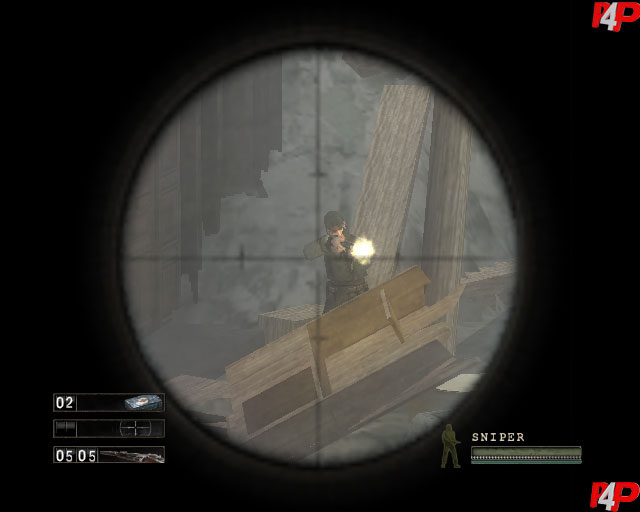Image resolution: width=640 pixels, height=512 pixels.
Task: Select the sniper rifle weapon slot
Action: (x=109, y=455)
